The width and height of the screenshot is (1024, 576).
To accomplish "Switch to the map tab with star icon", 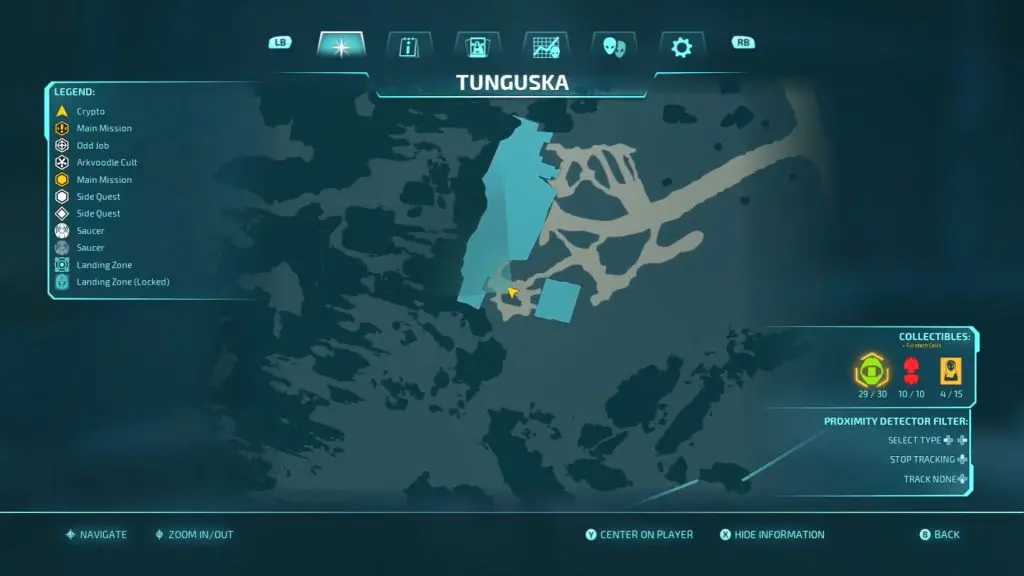I will (341, 46).
